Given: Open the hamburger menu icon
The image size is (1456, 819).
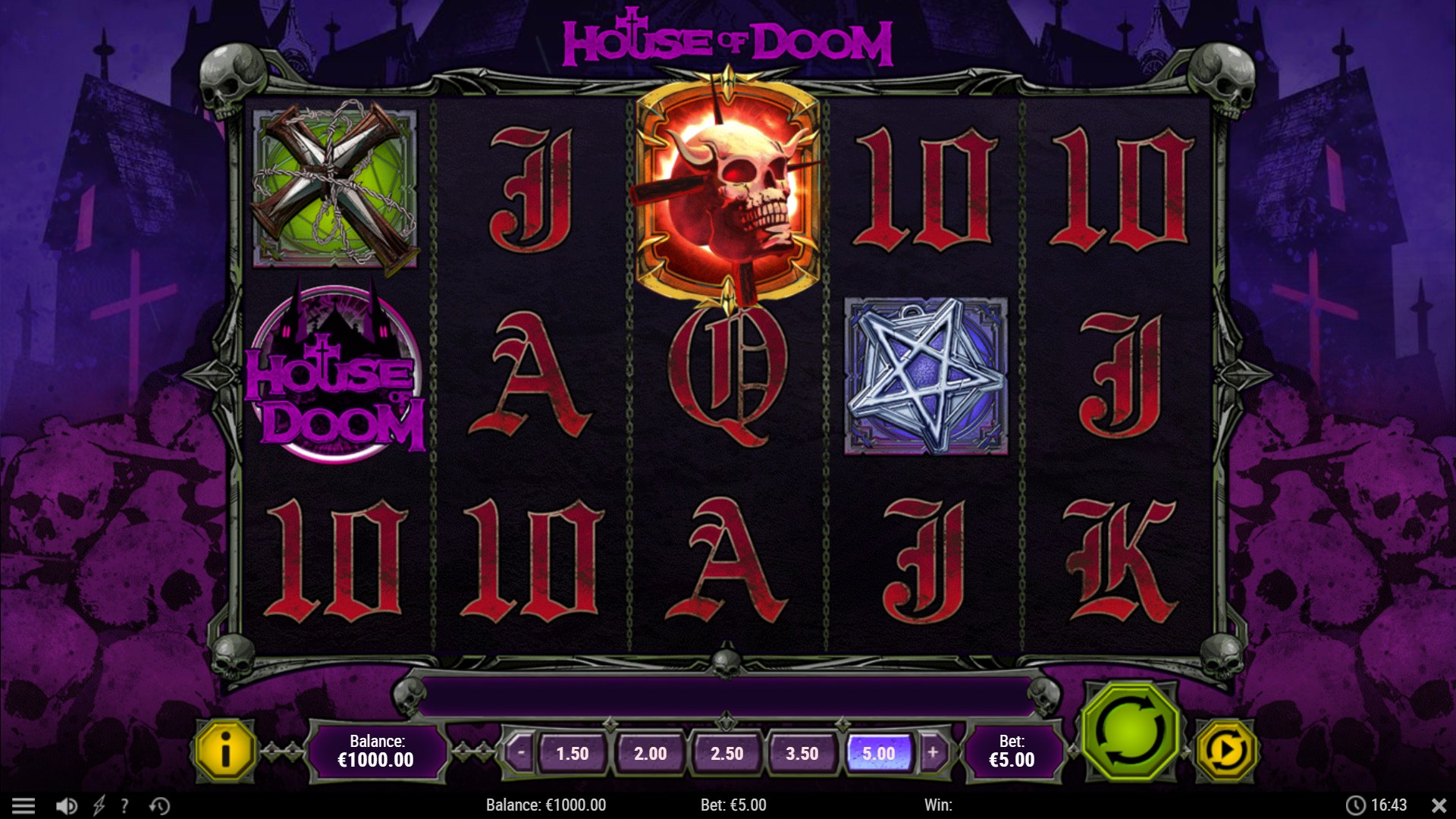Looking at the screenshot, I should pyautogui.click(x=25, y=805).
